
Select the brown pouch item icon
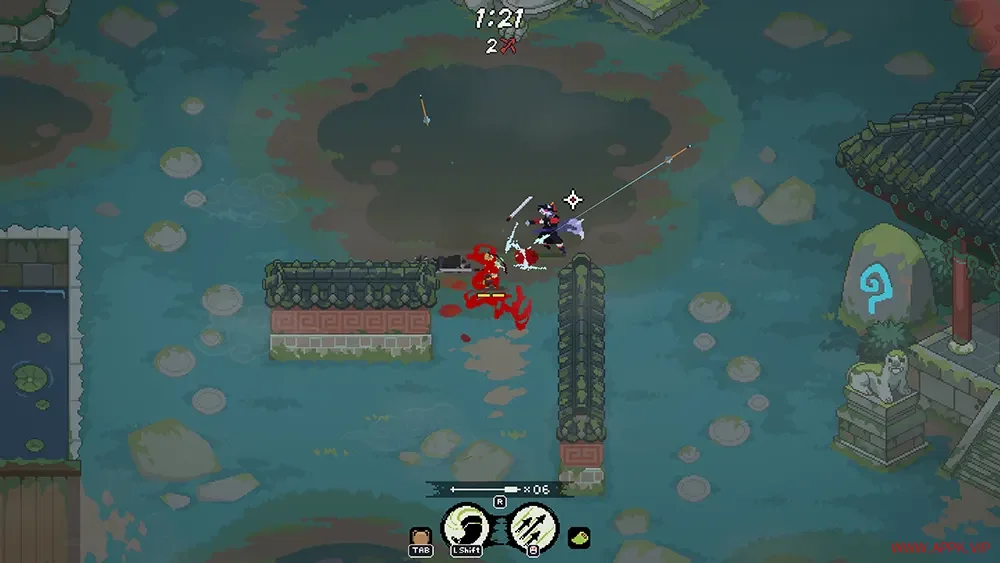420,535
